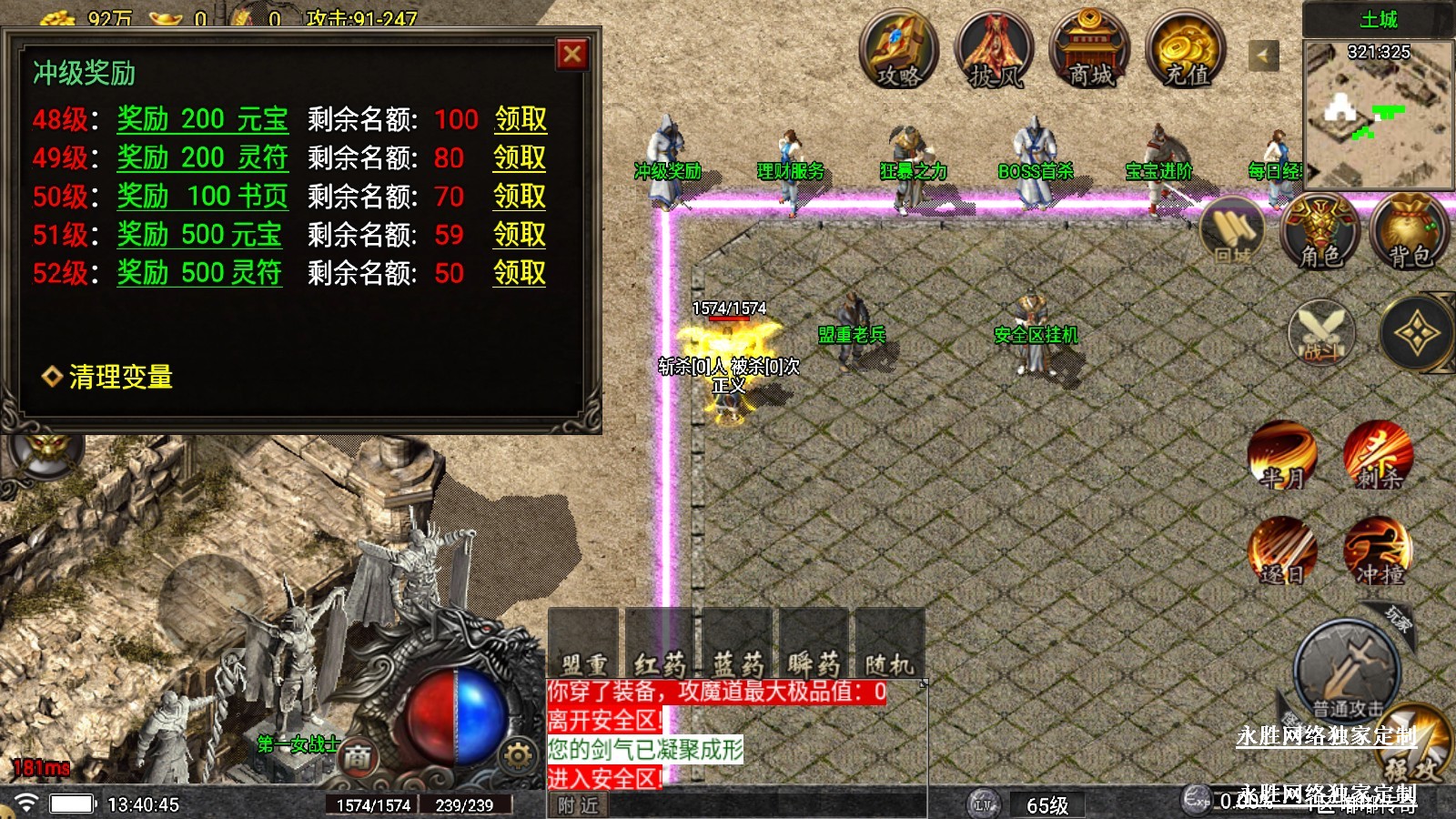Activate the 冲撞 charge skill
Viewport: 1456px width, 819px height.
click(x=1379, y=551)
